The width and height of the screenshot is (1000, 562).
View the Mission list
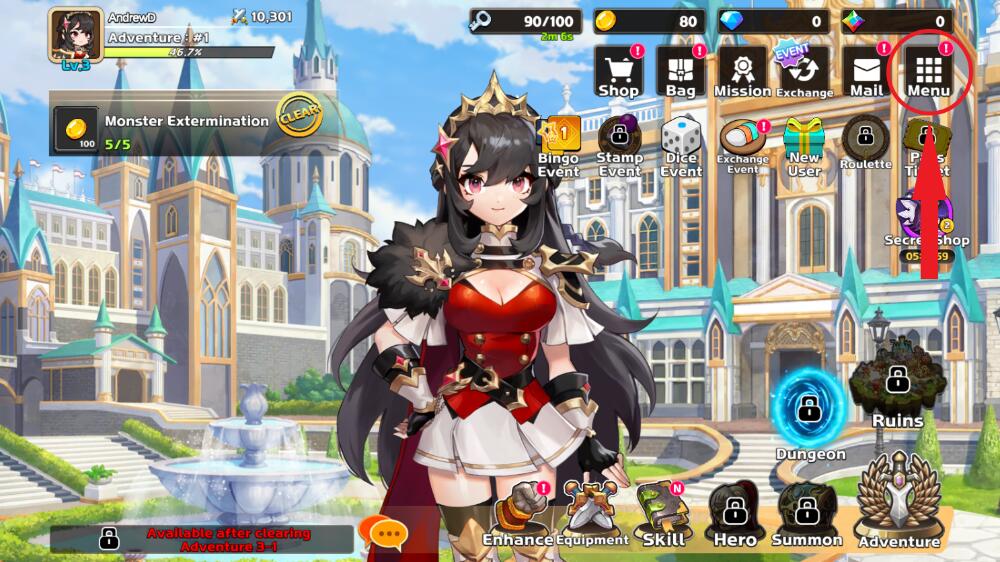742,72
